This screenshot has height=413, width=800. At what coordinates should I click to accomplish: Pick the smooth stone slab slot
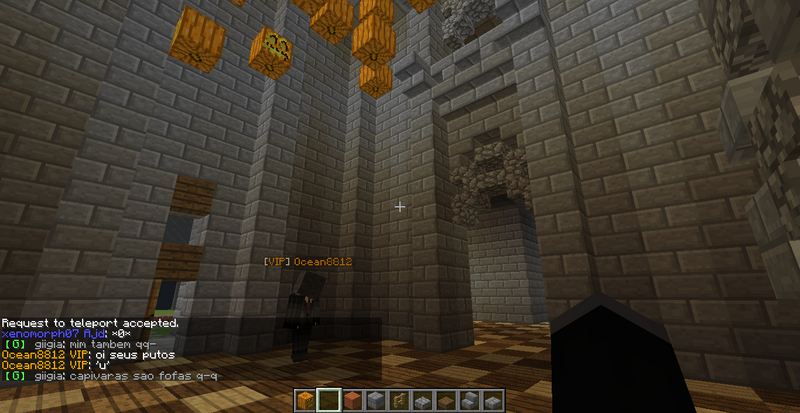(491, 400)
